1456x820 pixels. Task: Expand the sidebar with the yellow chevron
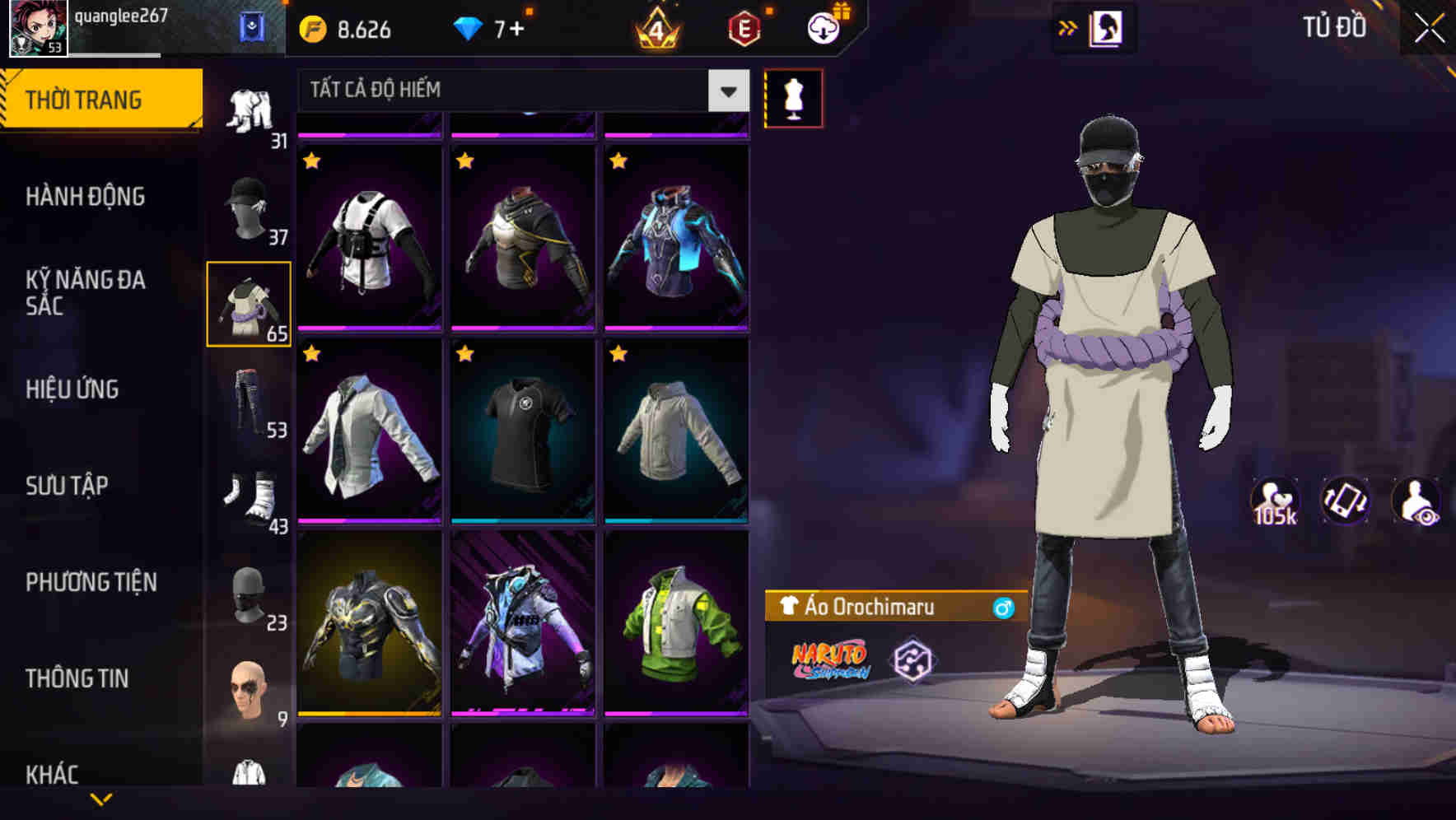click(100, 799)
